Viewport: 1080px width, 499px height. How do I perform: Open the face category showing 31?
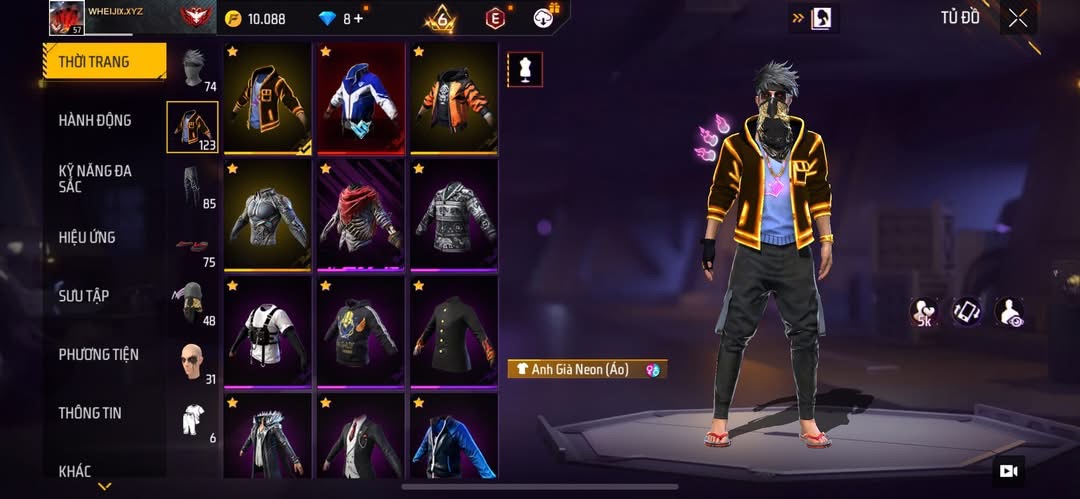click(x=192, y=362)
